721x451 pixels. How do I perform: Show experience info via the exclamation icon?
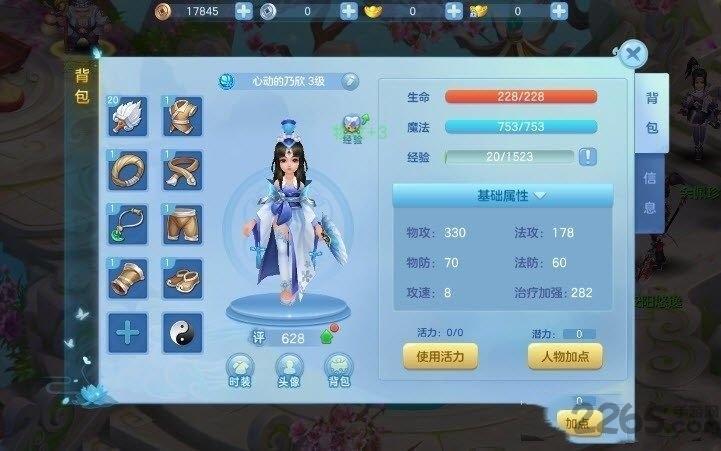point(588,156)
